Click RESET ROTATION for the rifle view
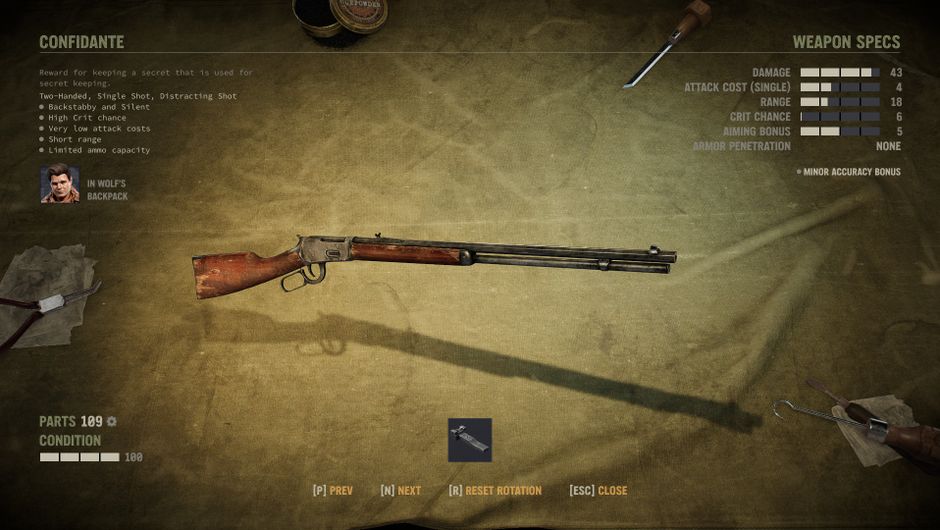Screen dimensions: 940x530 click(495, 491)
